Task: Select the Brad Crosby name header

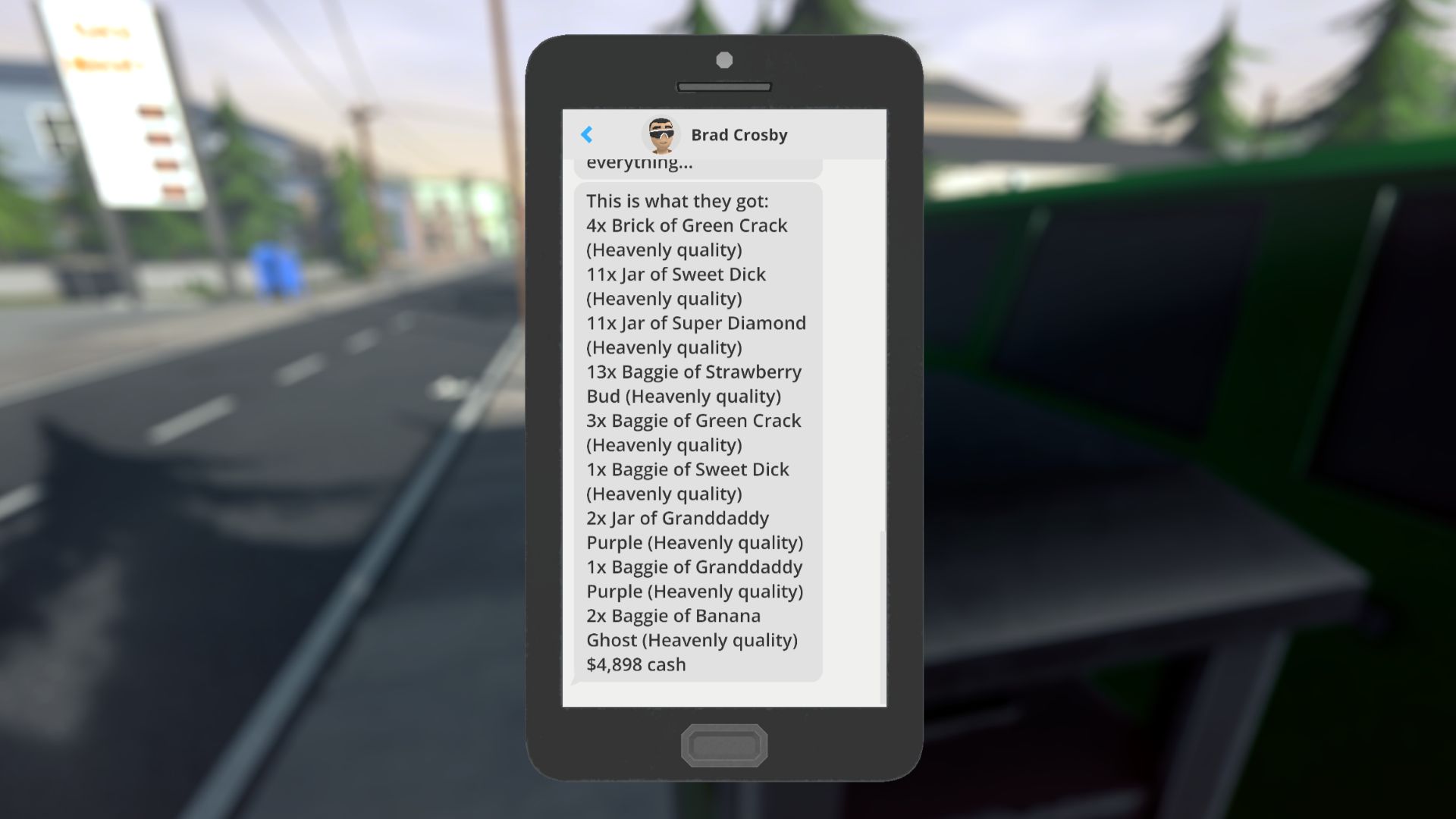Action: [739, 134]
